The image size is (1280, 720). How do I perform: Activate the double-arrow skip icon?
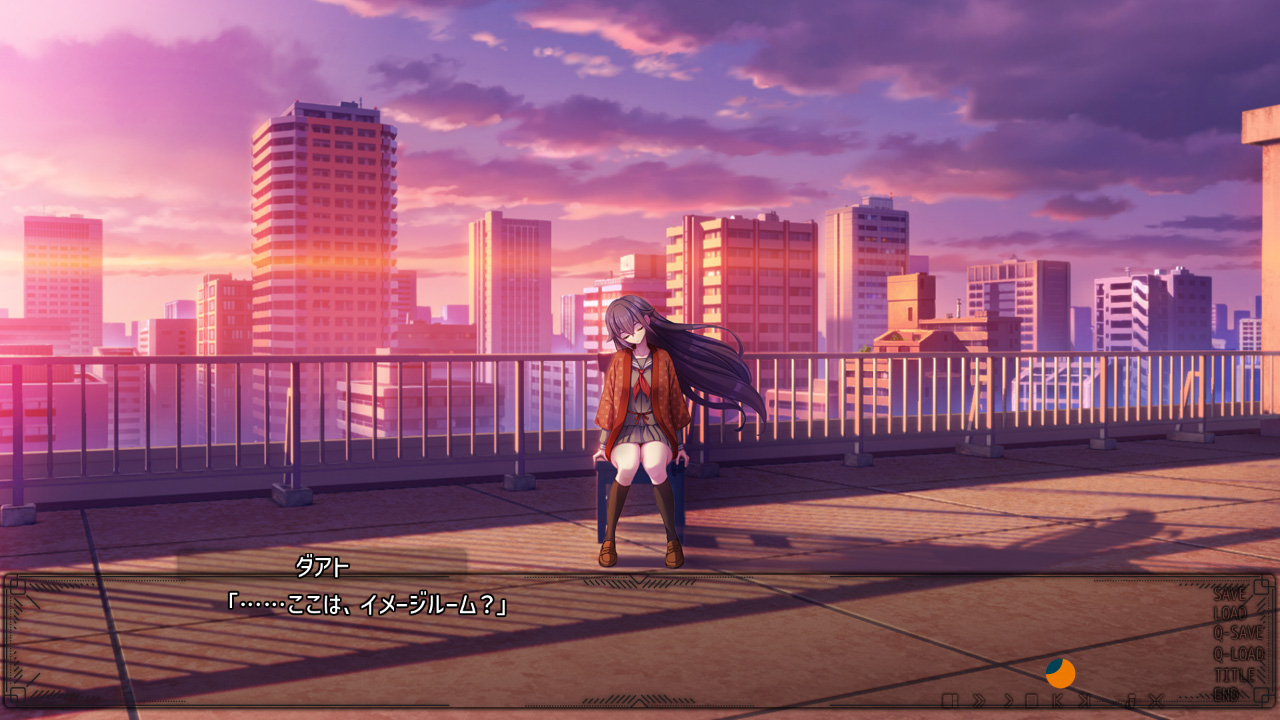coord(979,700)
